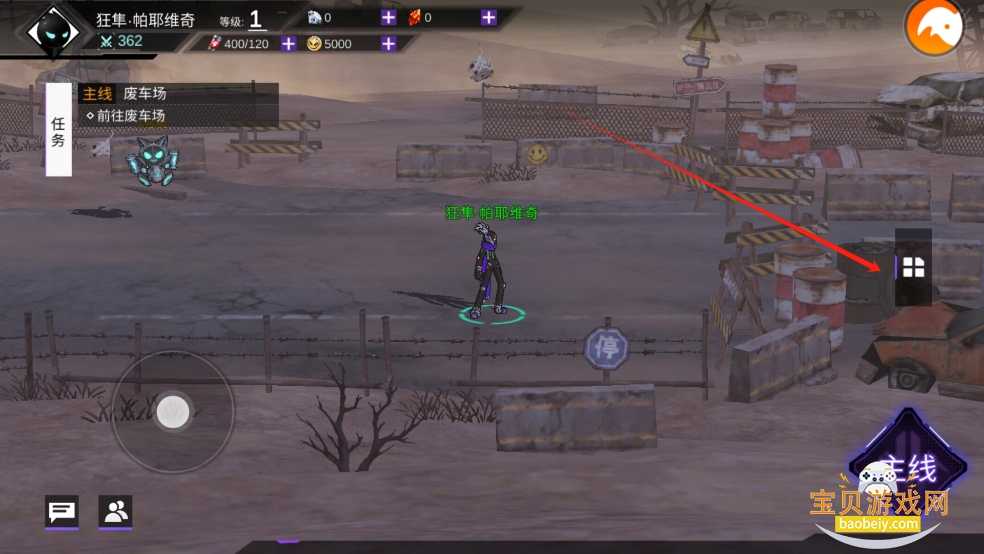Tap the purple 主线 diamond button
This screenshot has height=554, width=984.
click(x=906, y=469)
